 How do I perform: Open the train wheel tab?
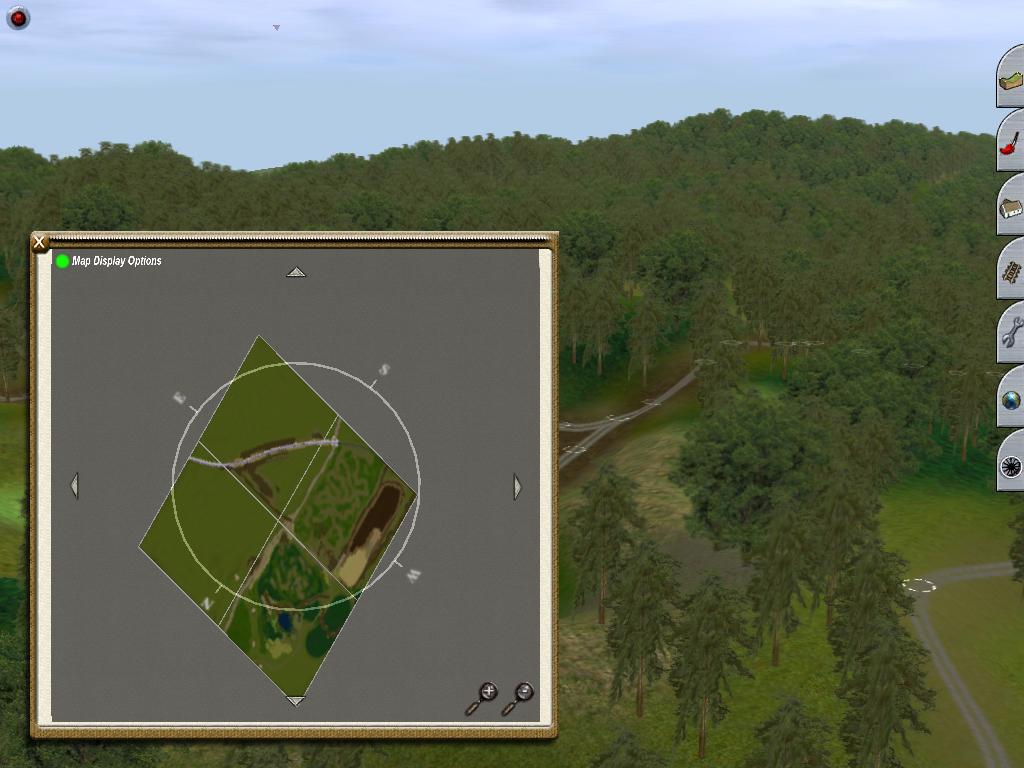(1011, 464)
